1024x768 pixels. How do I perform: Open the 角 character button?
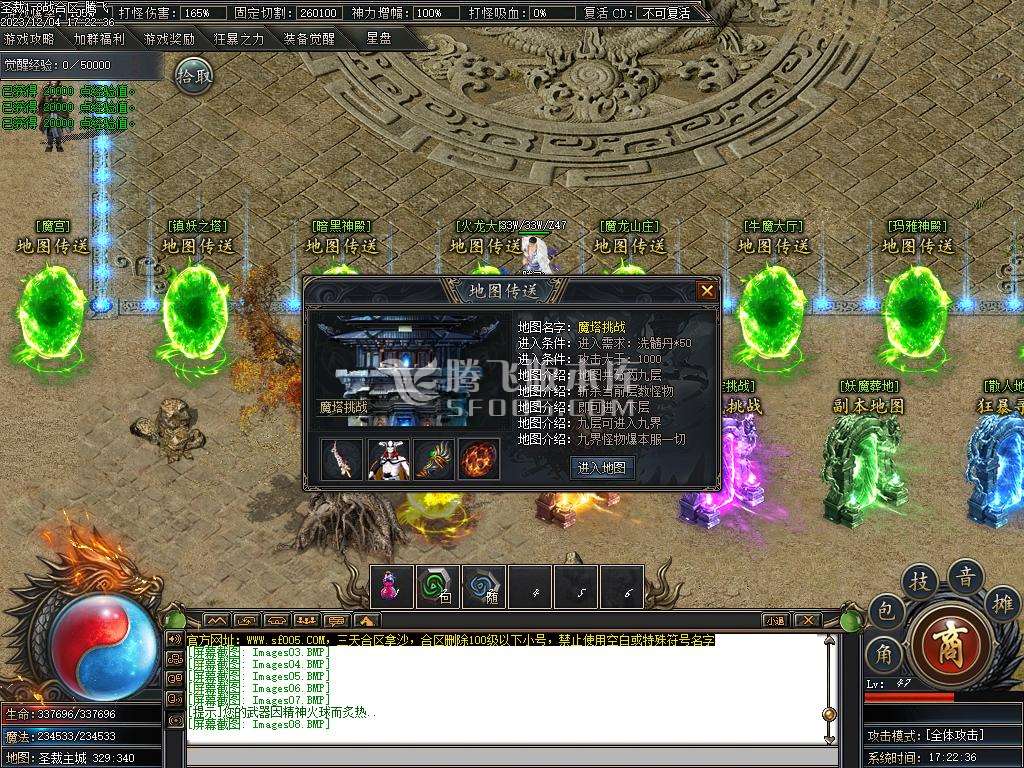884,654
